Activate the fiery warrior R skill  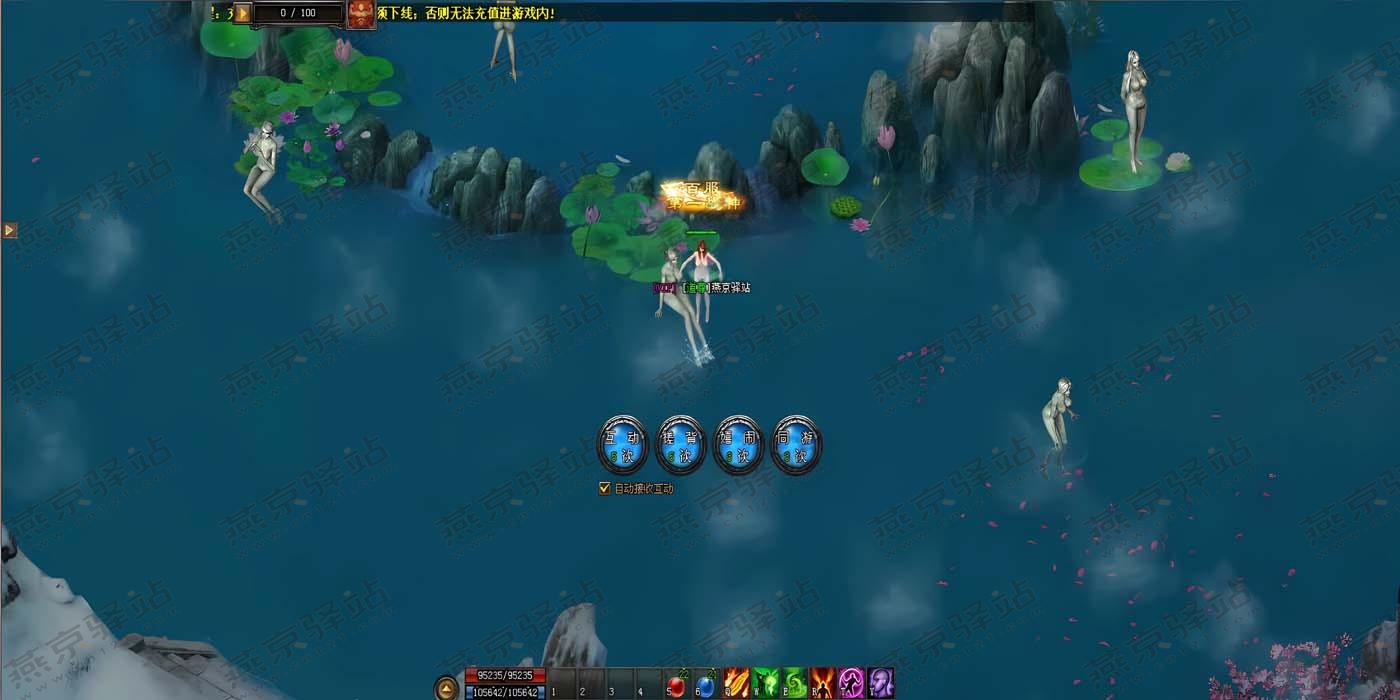pyautogui.click(x=823, y=684)
